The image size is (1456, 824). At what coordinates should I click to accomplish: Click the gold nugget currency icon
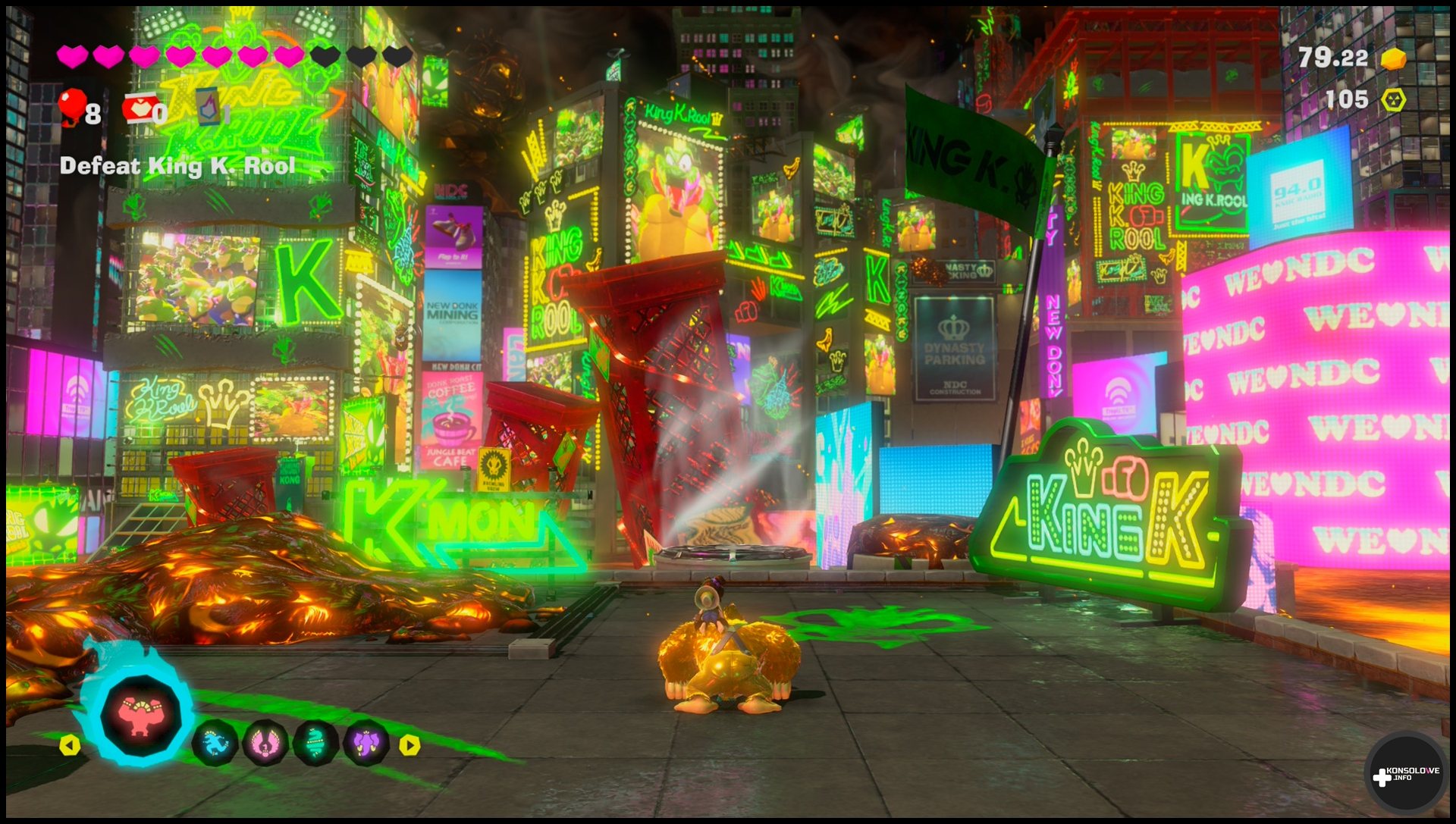[1393, 58]
